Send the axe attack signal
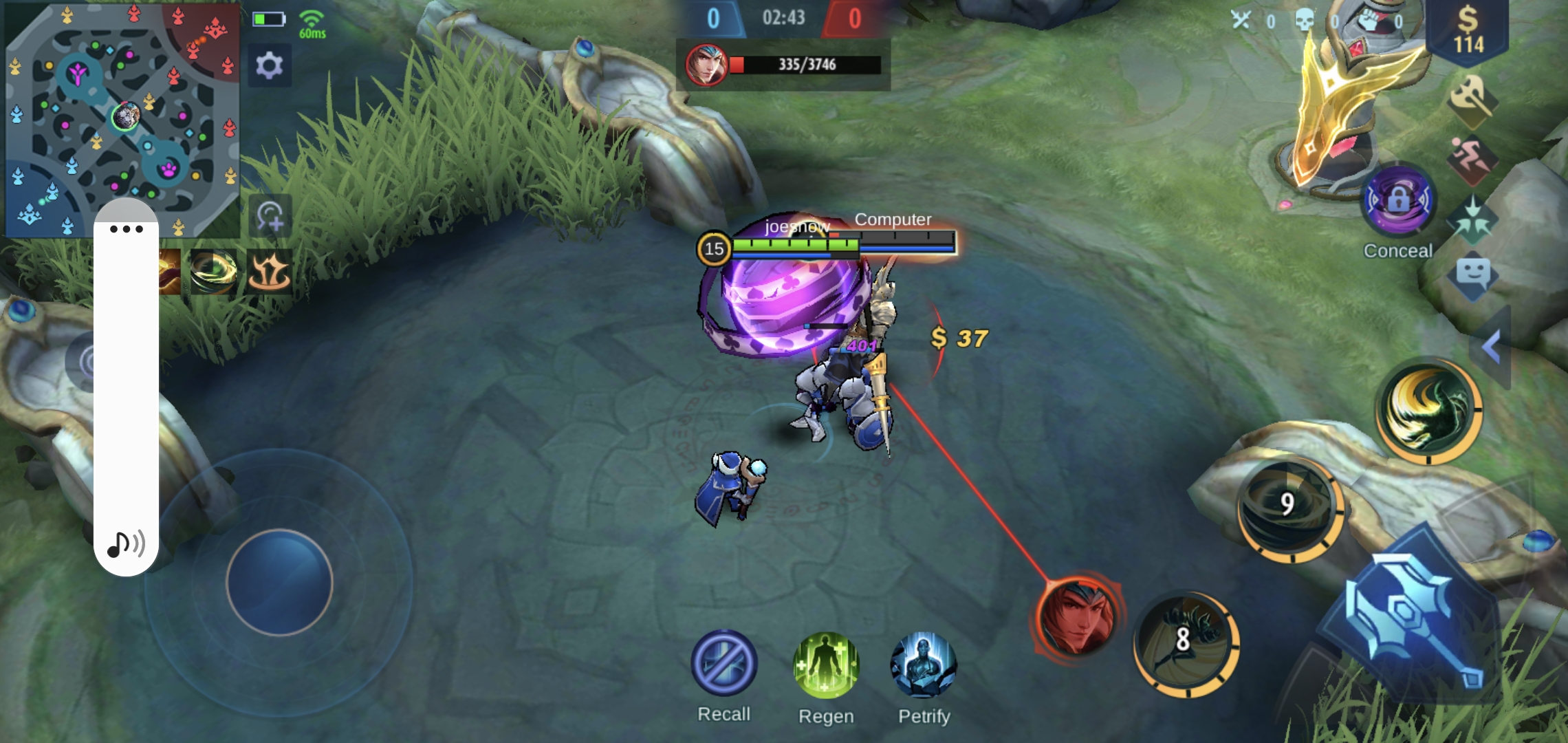 point(1471,100)
